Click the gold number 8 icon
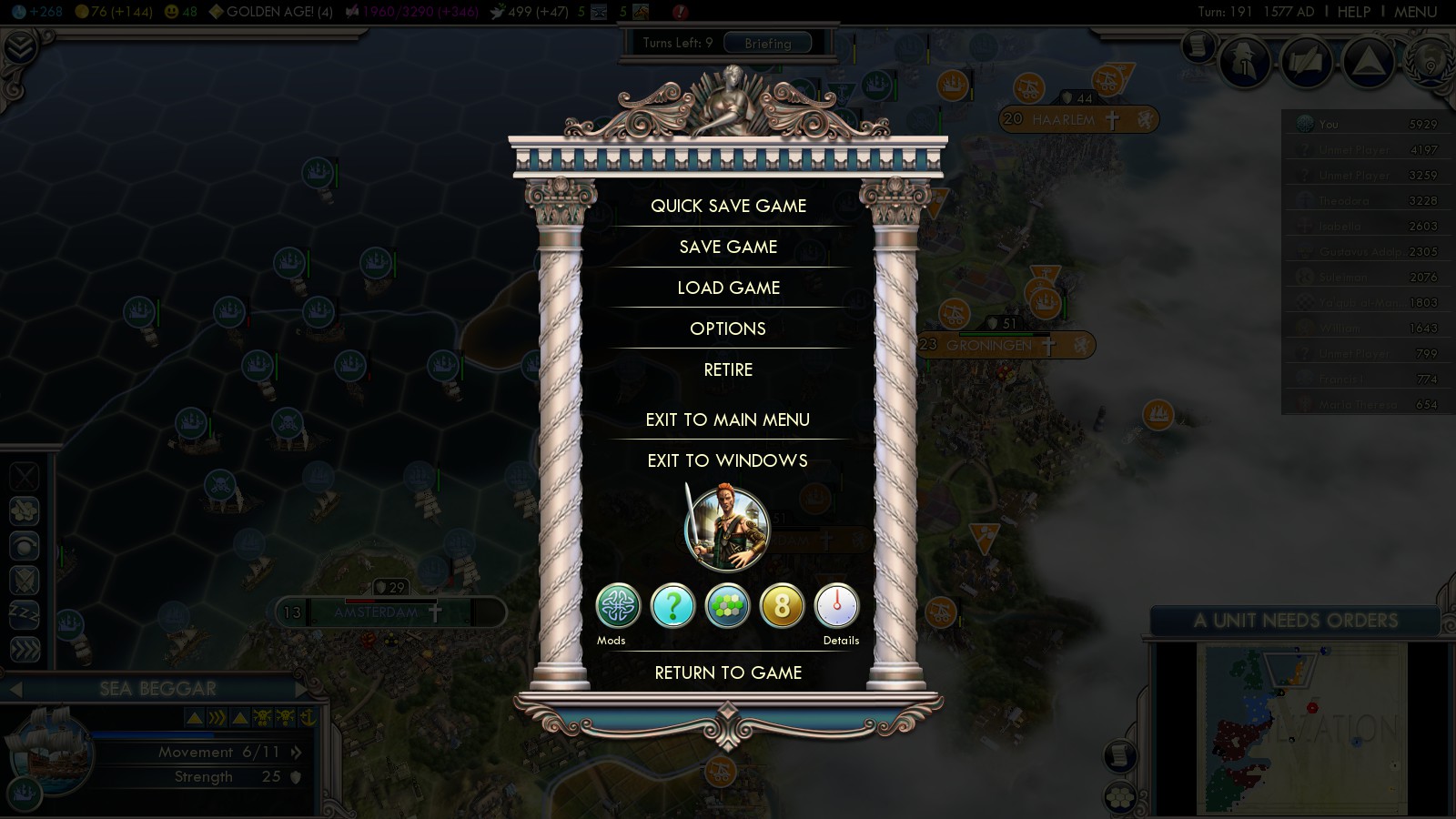Viewport: 1456px width, 819px height. (x=783, y=606)
